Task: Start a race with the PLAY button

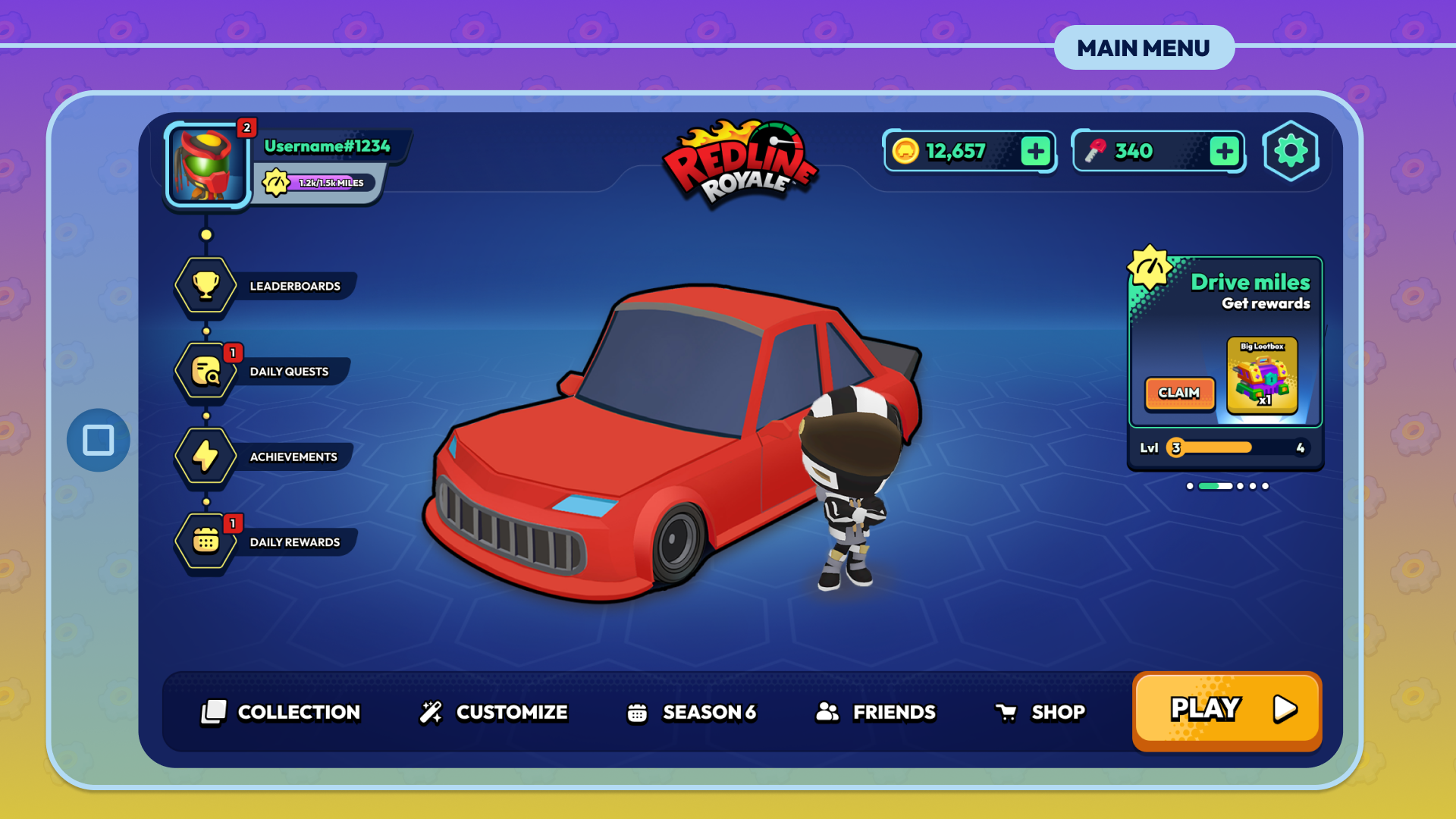Action: [1226, 711]
